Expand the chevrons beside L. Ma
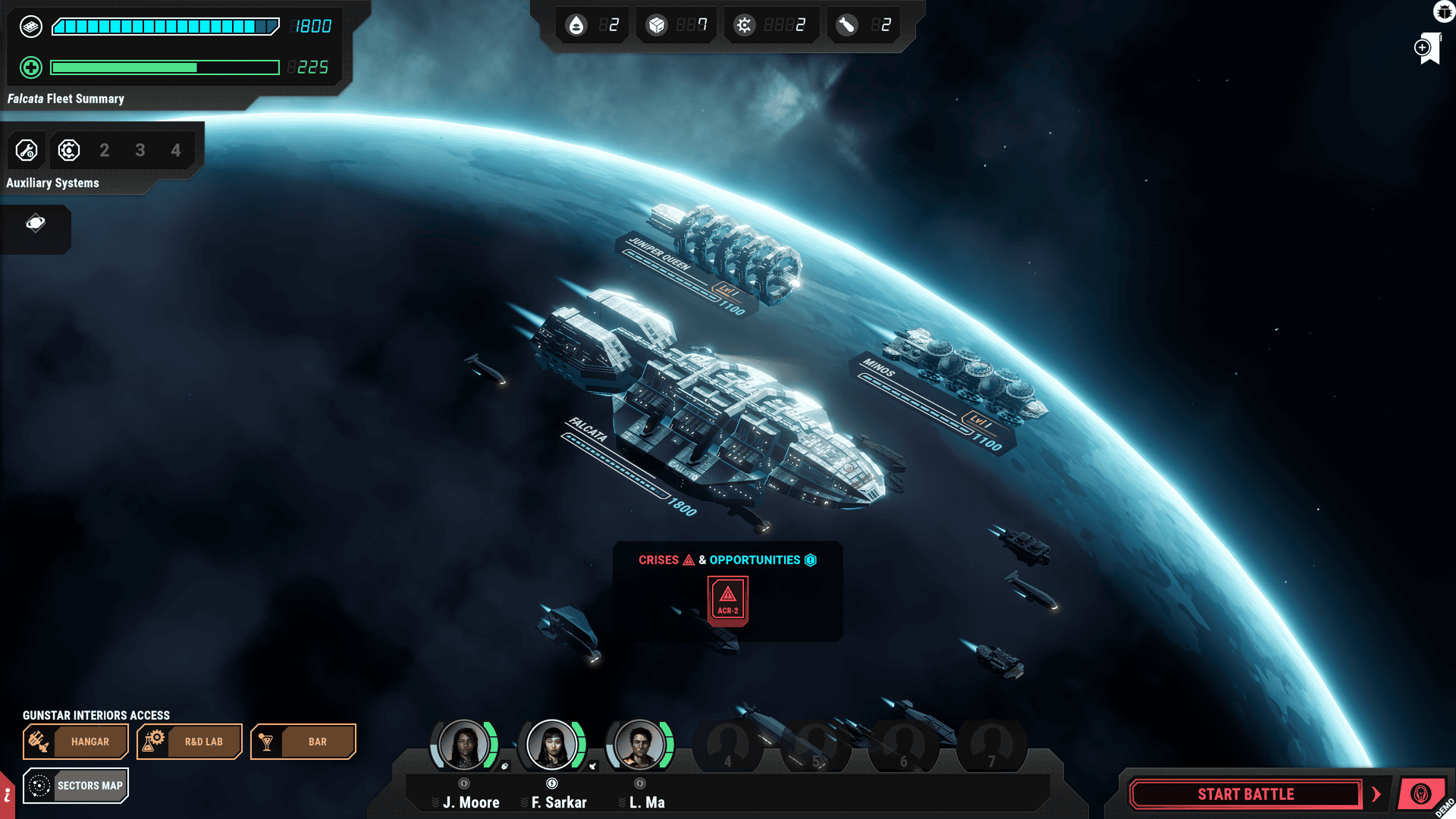This screenshot has height=819, width=1456. click(623, 802)
